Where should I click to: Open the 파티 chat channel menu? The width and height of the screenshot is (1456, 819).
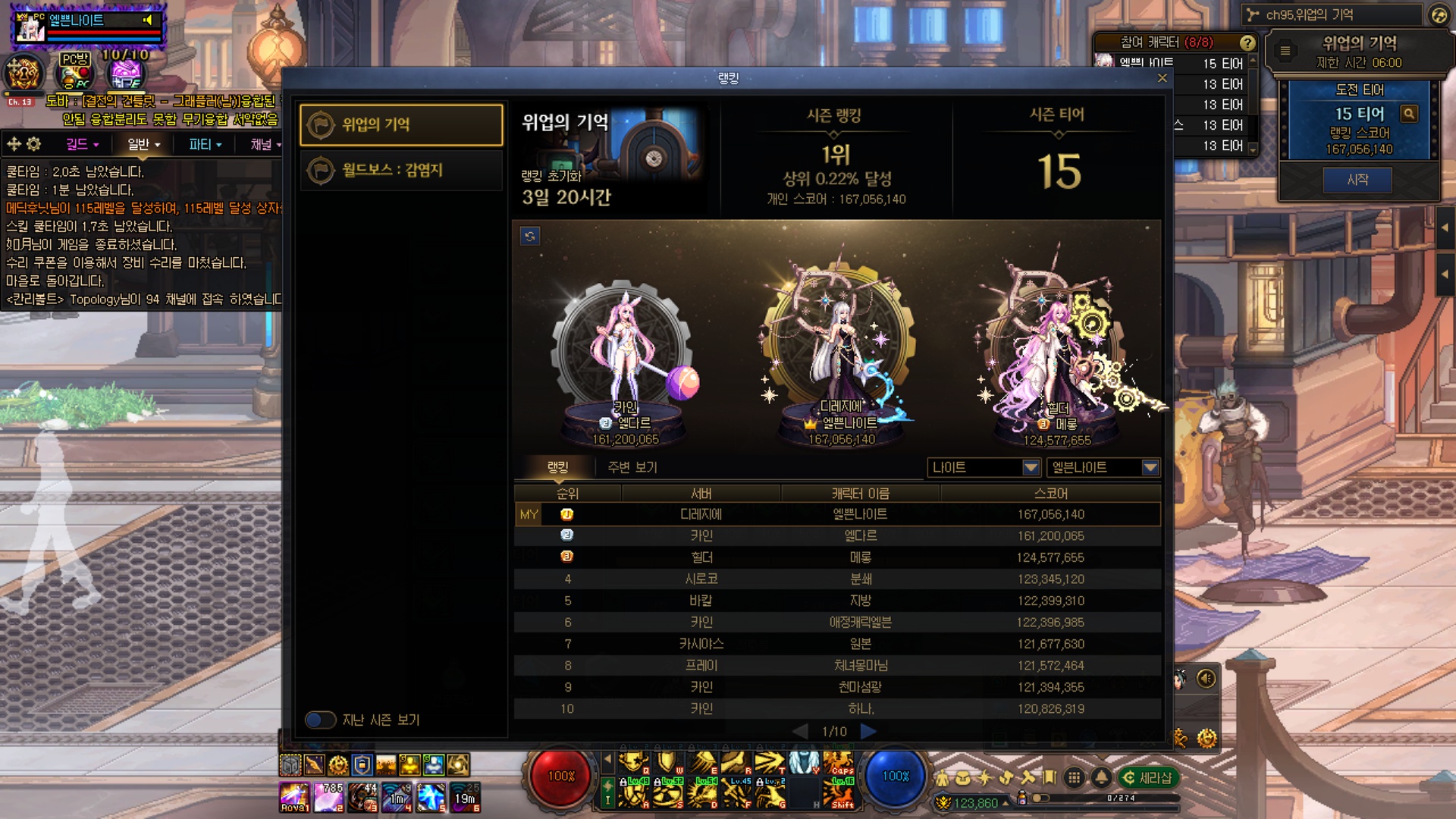(x=205, y=144)
